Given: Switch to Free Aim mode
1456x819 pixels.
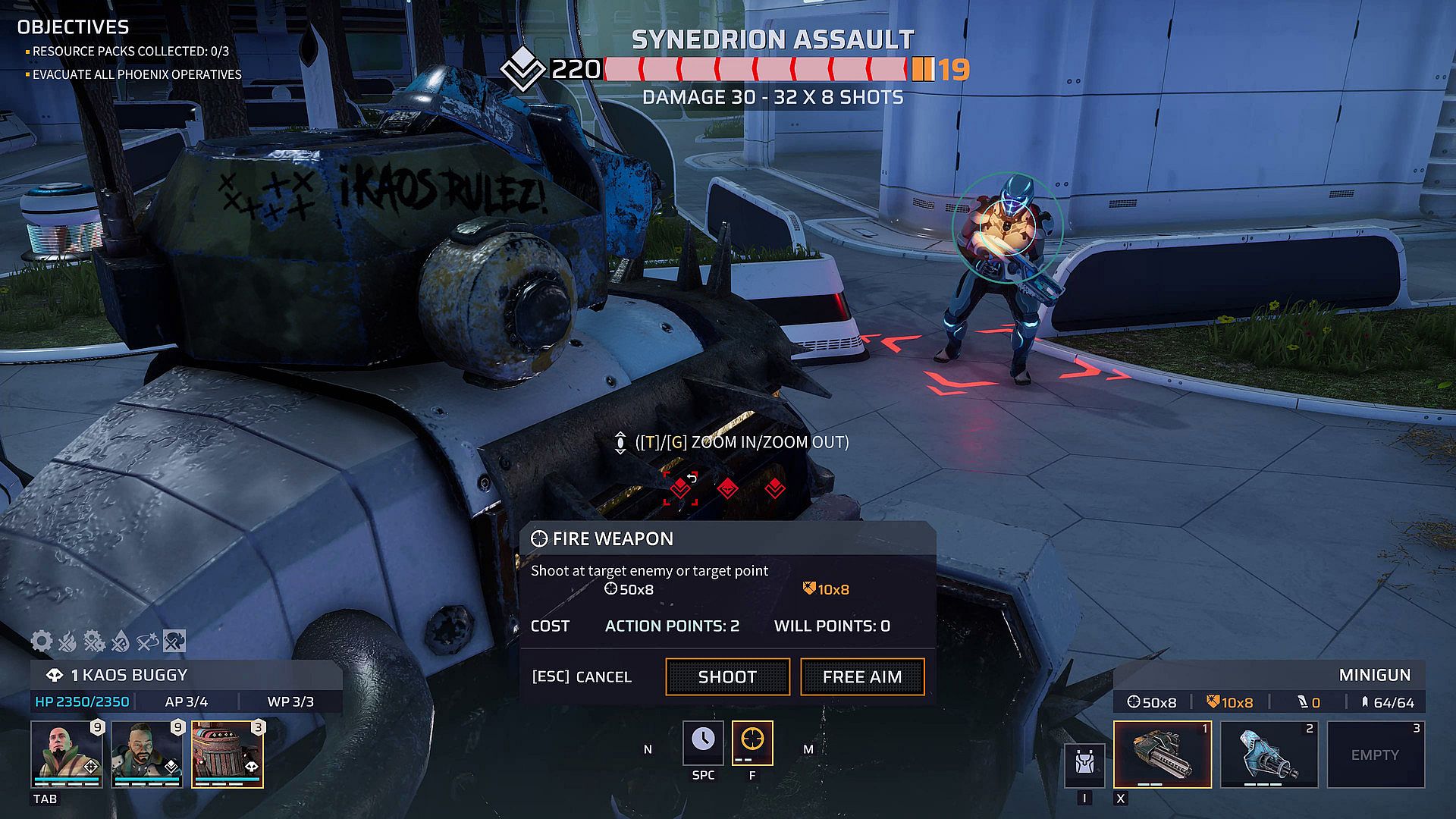Looking at the screenshot, I should [x=862, y=676].
